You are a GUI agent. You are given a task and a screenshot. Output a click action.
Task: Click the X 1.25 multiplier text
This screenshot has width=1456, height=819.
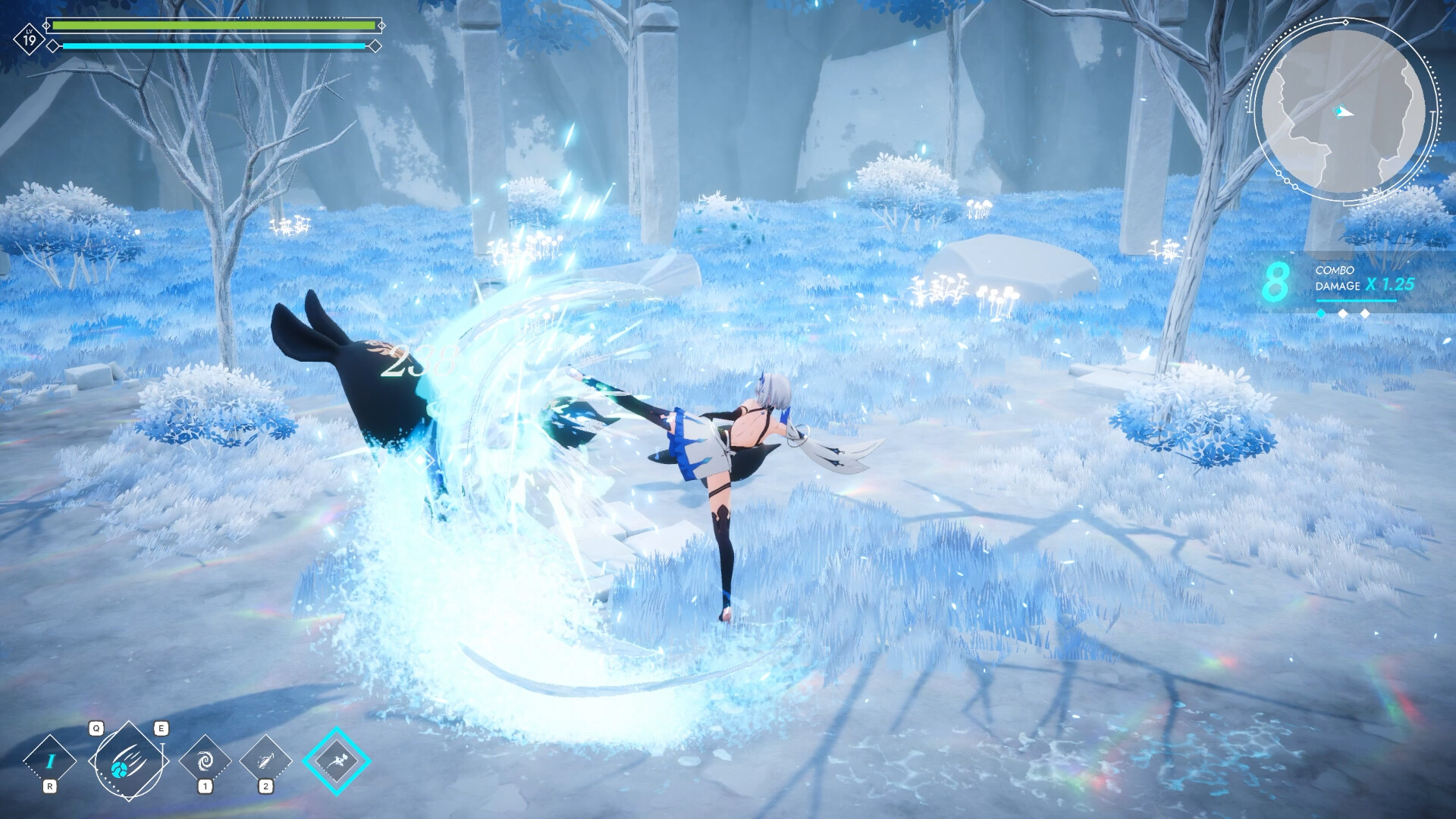coord(1389,284)
